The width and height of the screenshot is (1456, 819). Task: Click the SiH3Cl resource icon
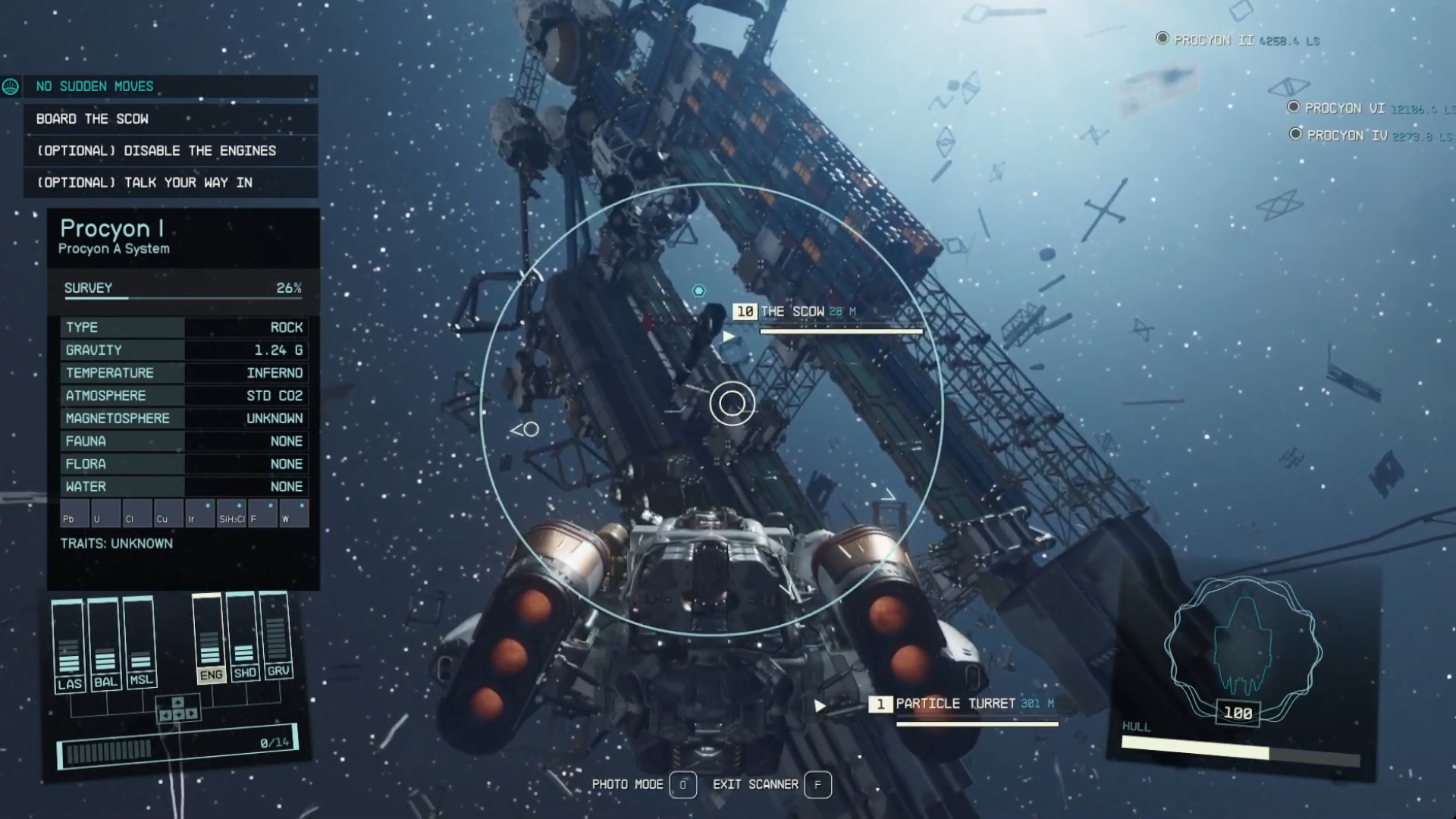(x=230, y=513)
